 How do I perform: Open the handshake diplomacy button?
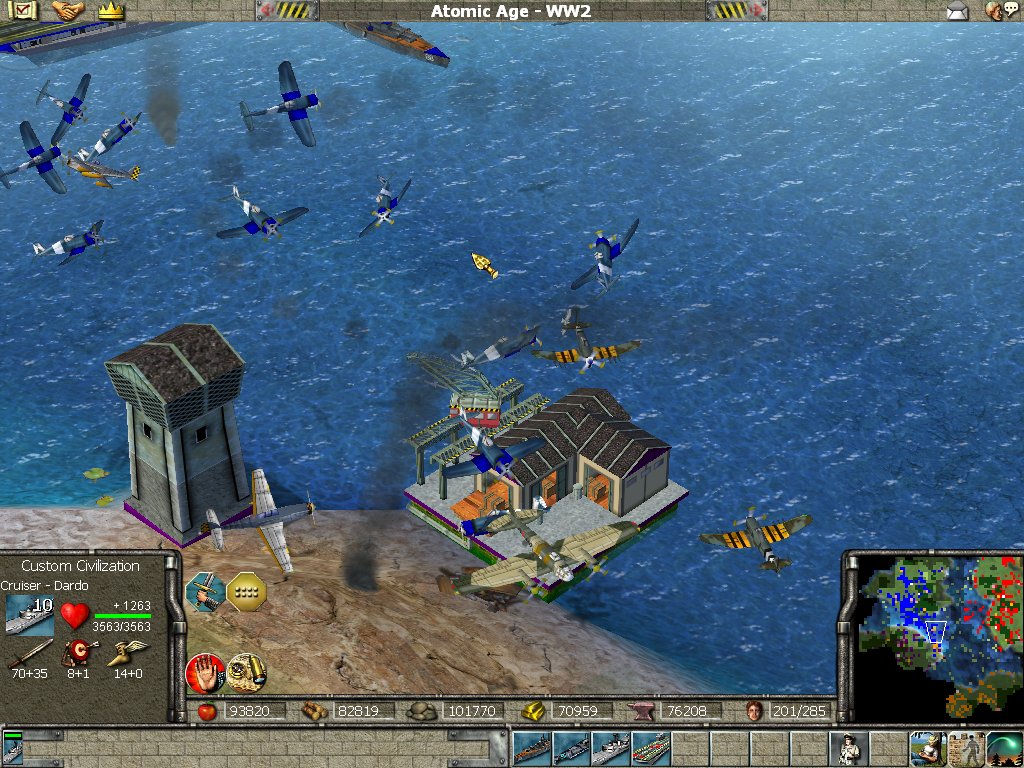(x=67, y=11)
